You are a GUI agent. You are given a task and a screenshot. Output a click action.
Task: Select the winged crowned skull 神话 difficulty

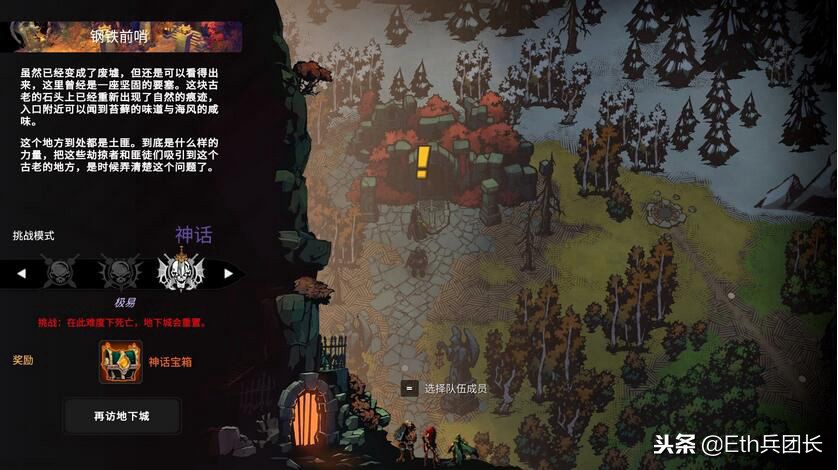click(182, 271)
